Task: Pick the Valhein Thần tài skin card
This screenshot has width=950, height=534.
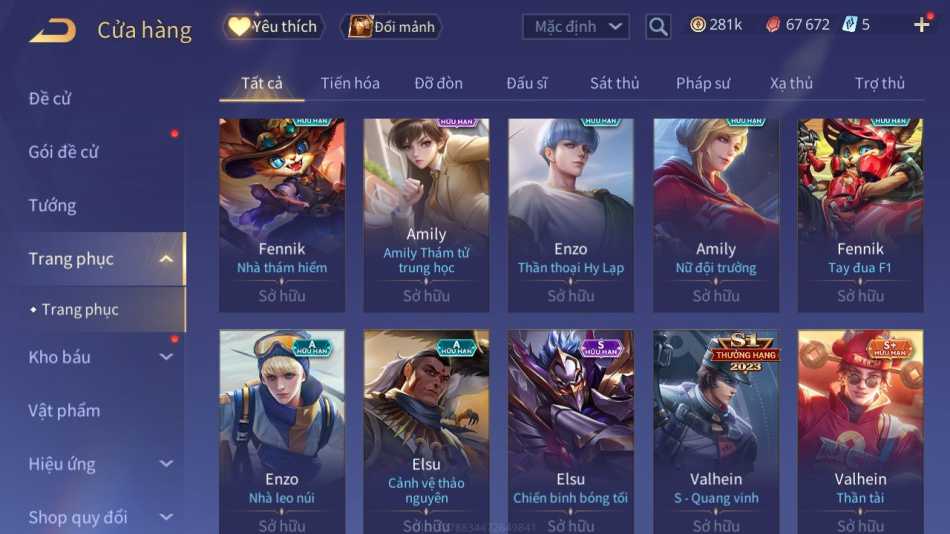Action: pos(860,425)
